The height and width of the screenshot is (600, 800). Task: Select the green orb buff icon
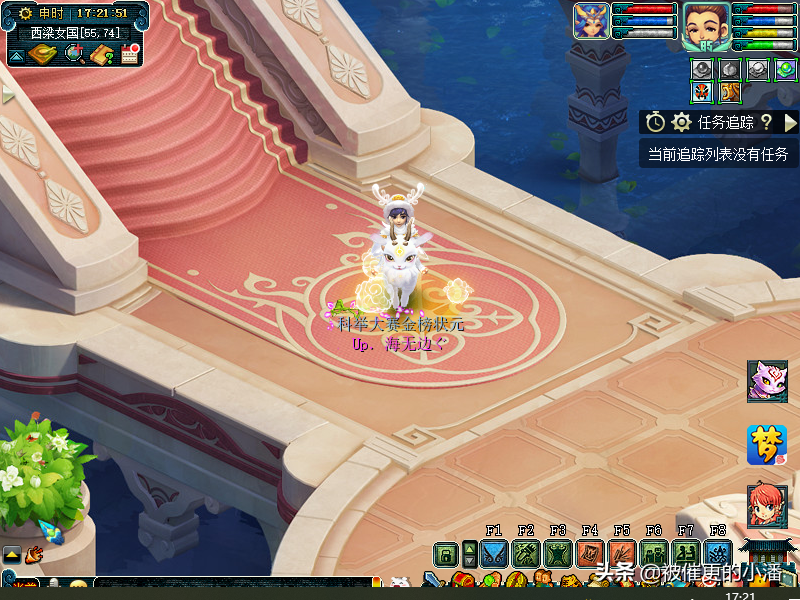pyautogui.click(x=785, y=69)
